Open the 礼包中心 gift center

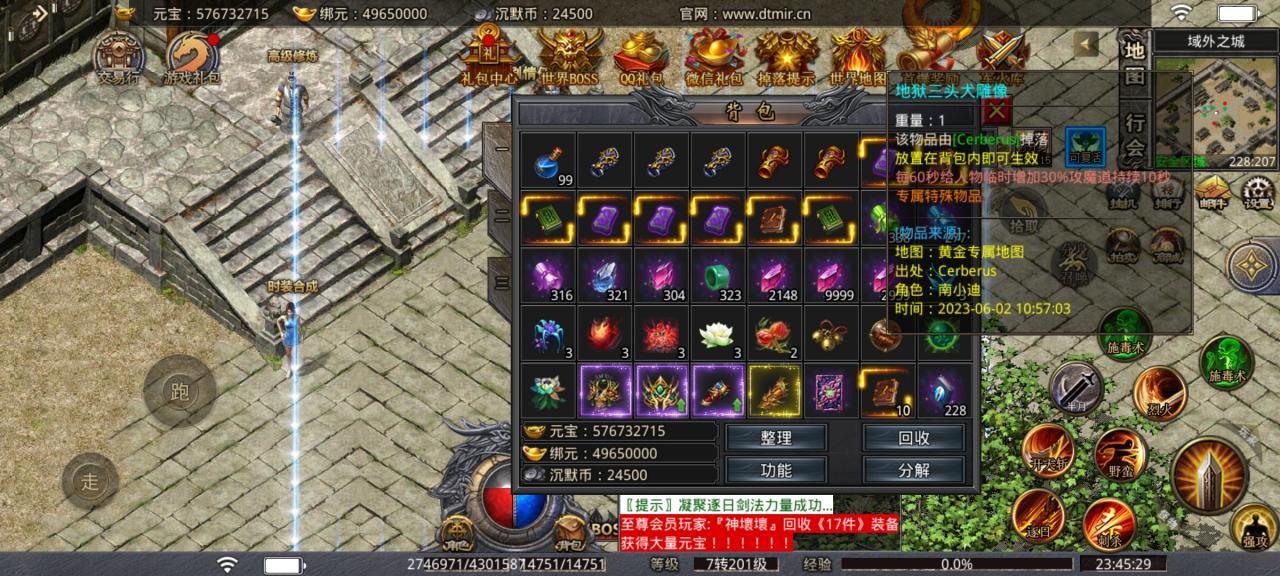coord(490,55)
